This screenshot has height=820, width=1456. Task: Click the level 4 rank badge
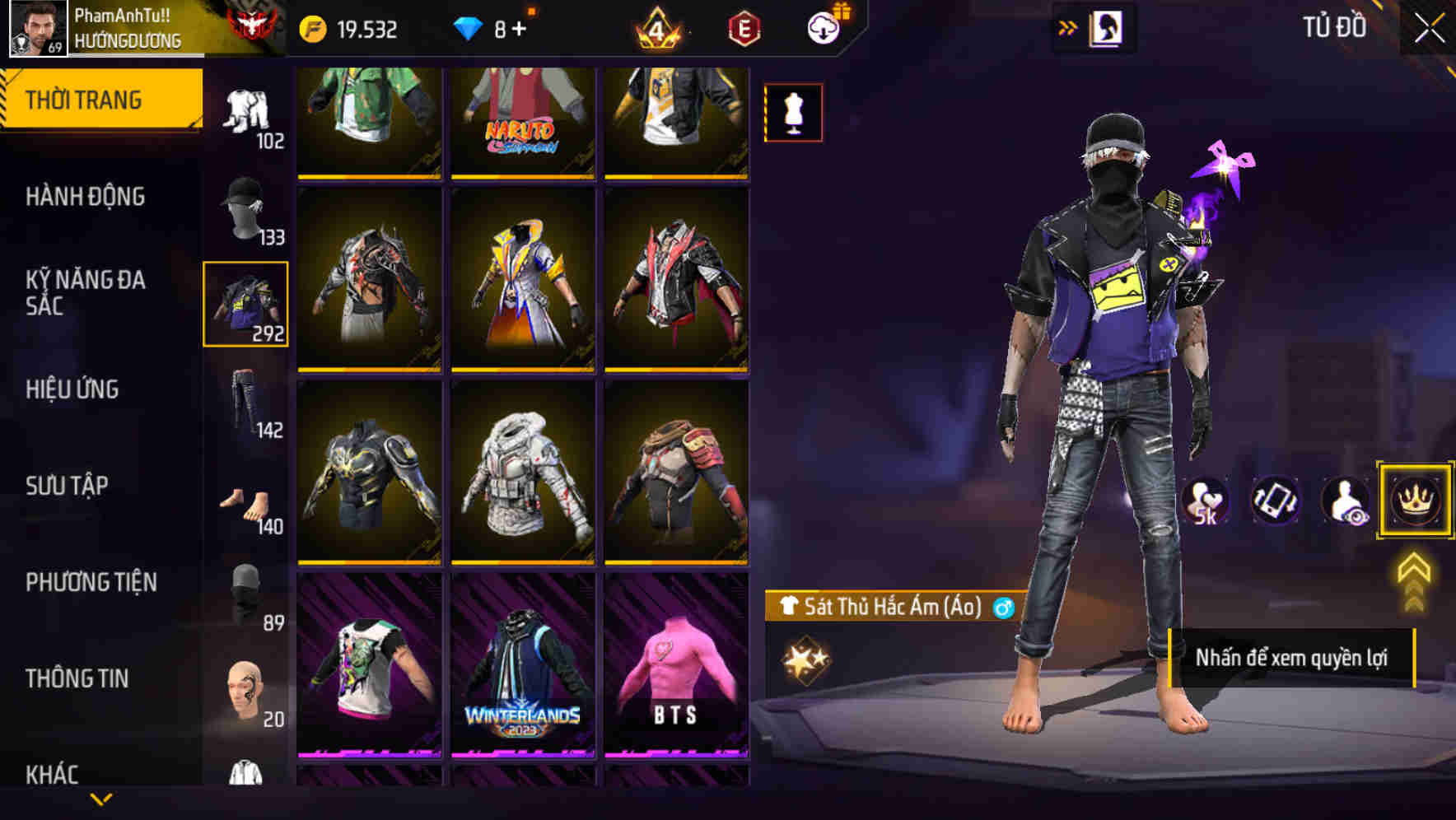click(659, 30)
